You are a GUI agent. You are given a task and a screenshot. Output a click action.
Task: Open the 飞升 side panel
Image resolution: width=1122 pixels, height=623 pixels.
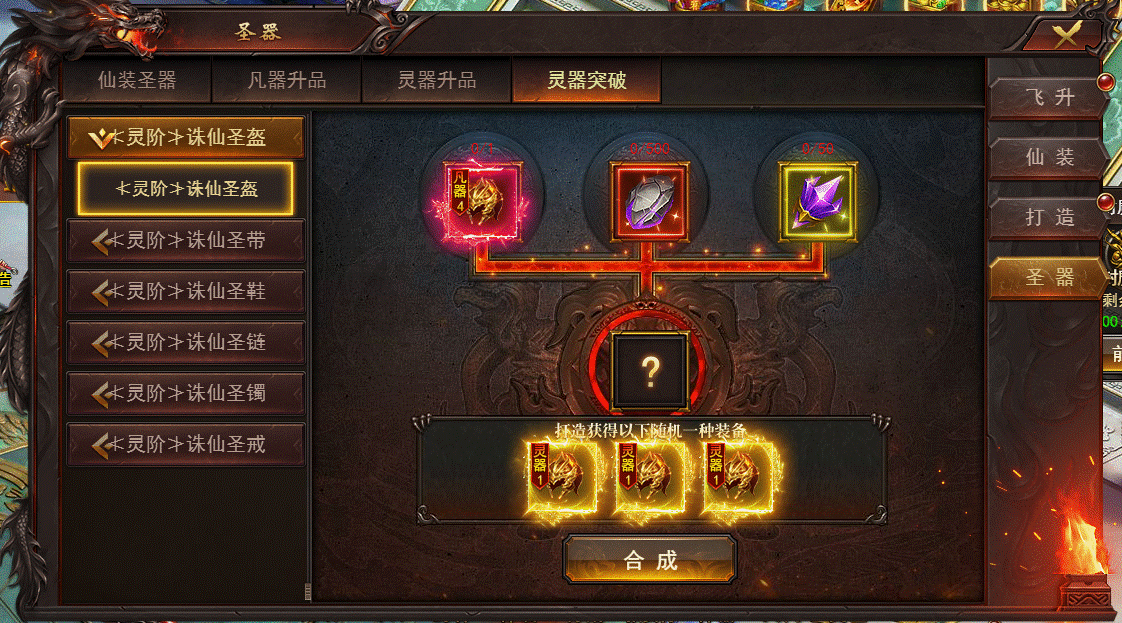tap(1049, 98)
